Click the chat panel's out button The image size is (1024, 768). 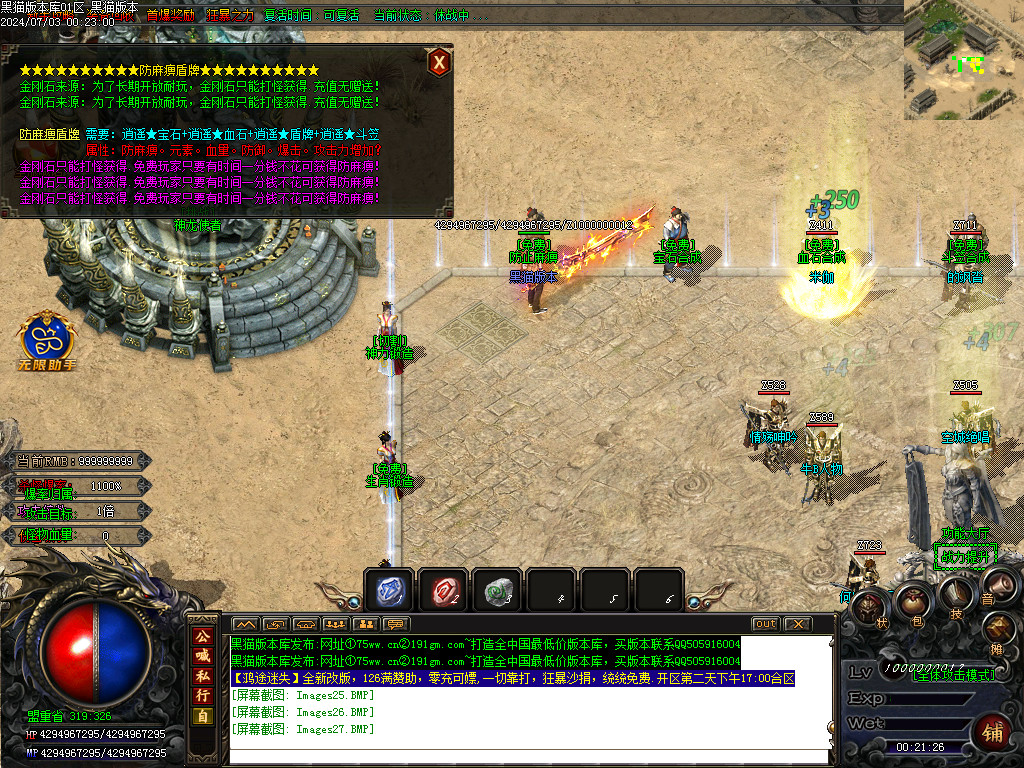click(765, 624)
